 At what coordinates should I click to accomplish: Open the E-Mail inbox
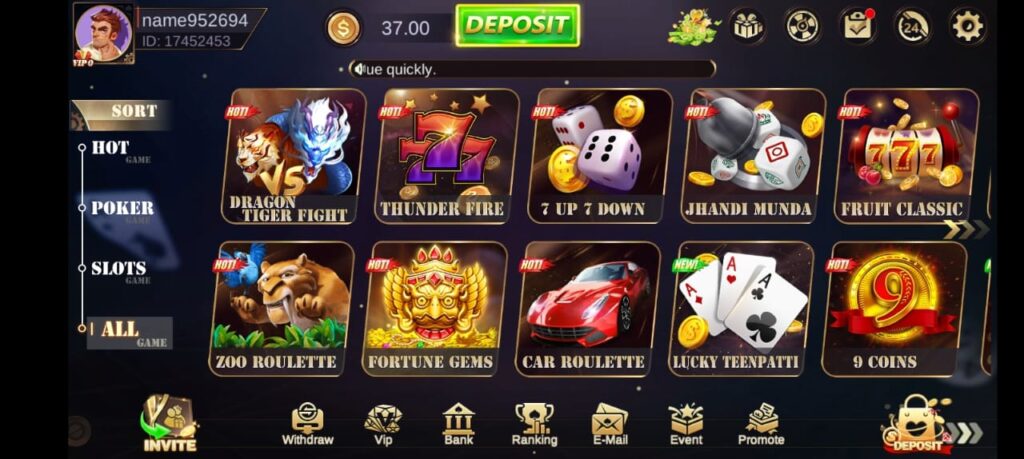609,424
